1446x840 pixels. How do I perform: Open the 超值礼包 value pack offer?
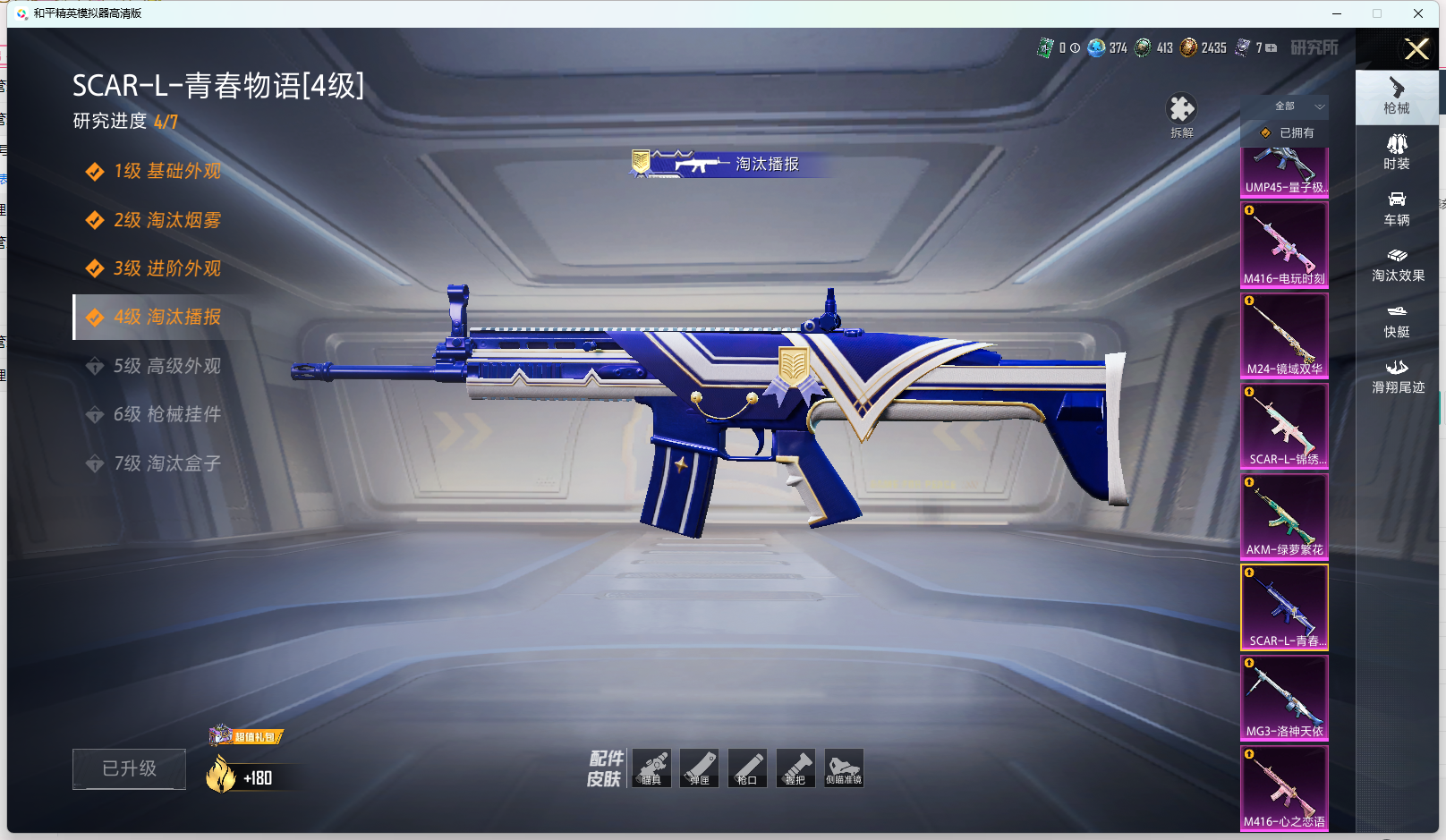[x=246, y=737]
